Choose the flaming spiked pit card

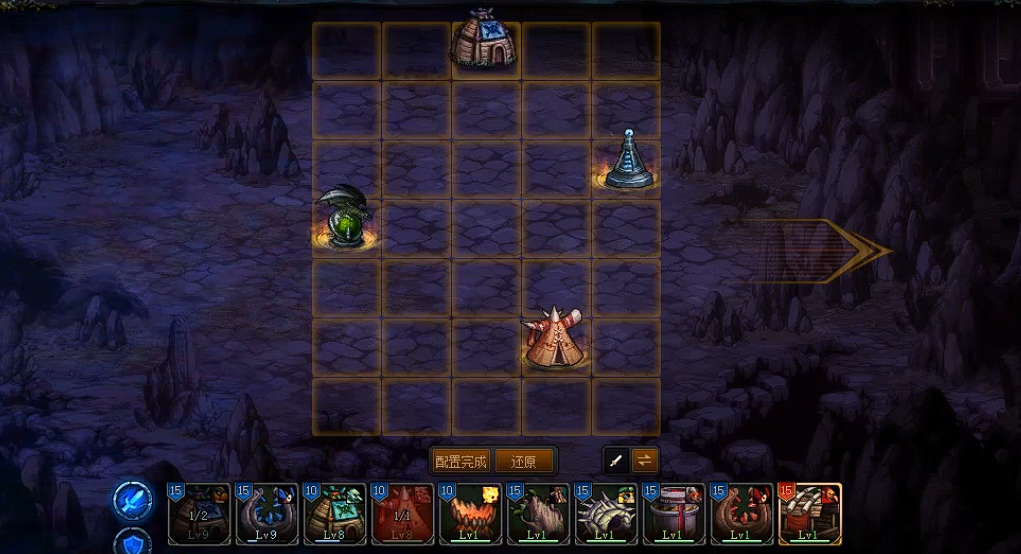470,514
